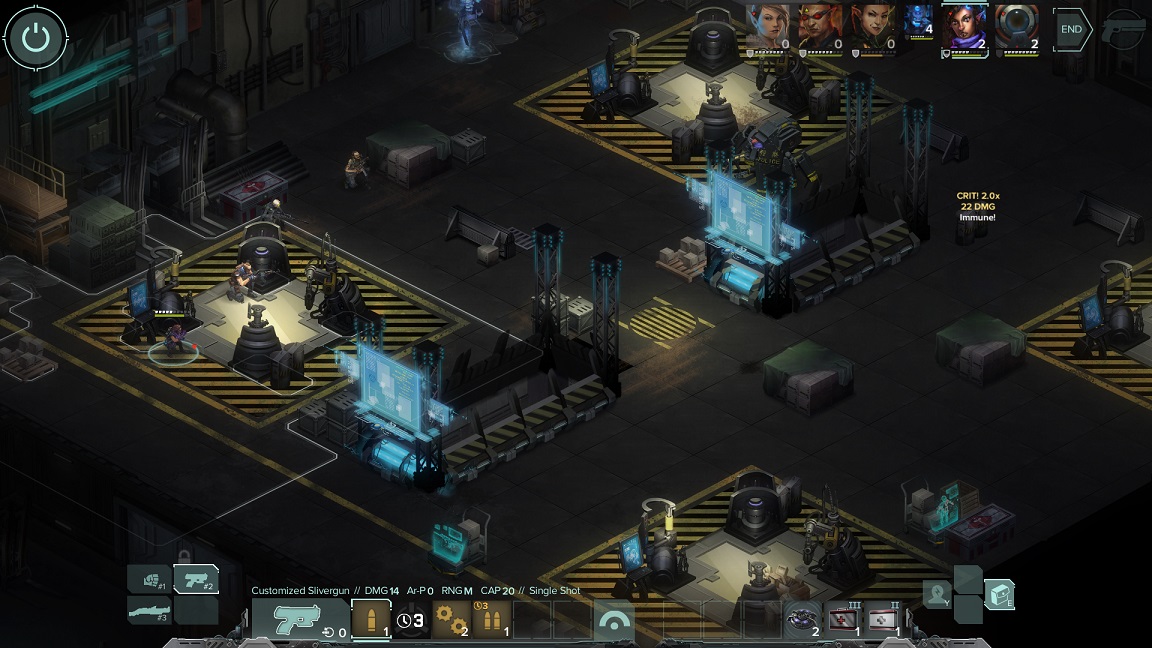1152x648 pixels.
Task: Switch to the rifle weapon slot #3
Action: click(x=149, y=609)
